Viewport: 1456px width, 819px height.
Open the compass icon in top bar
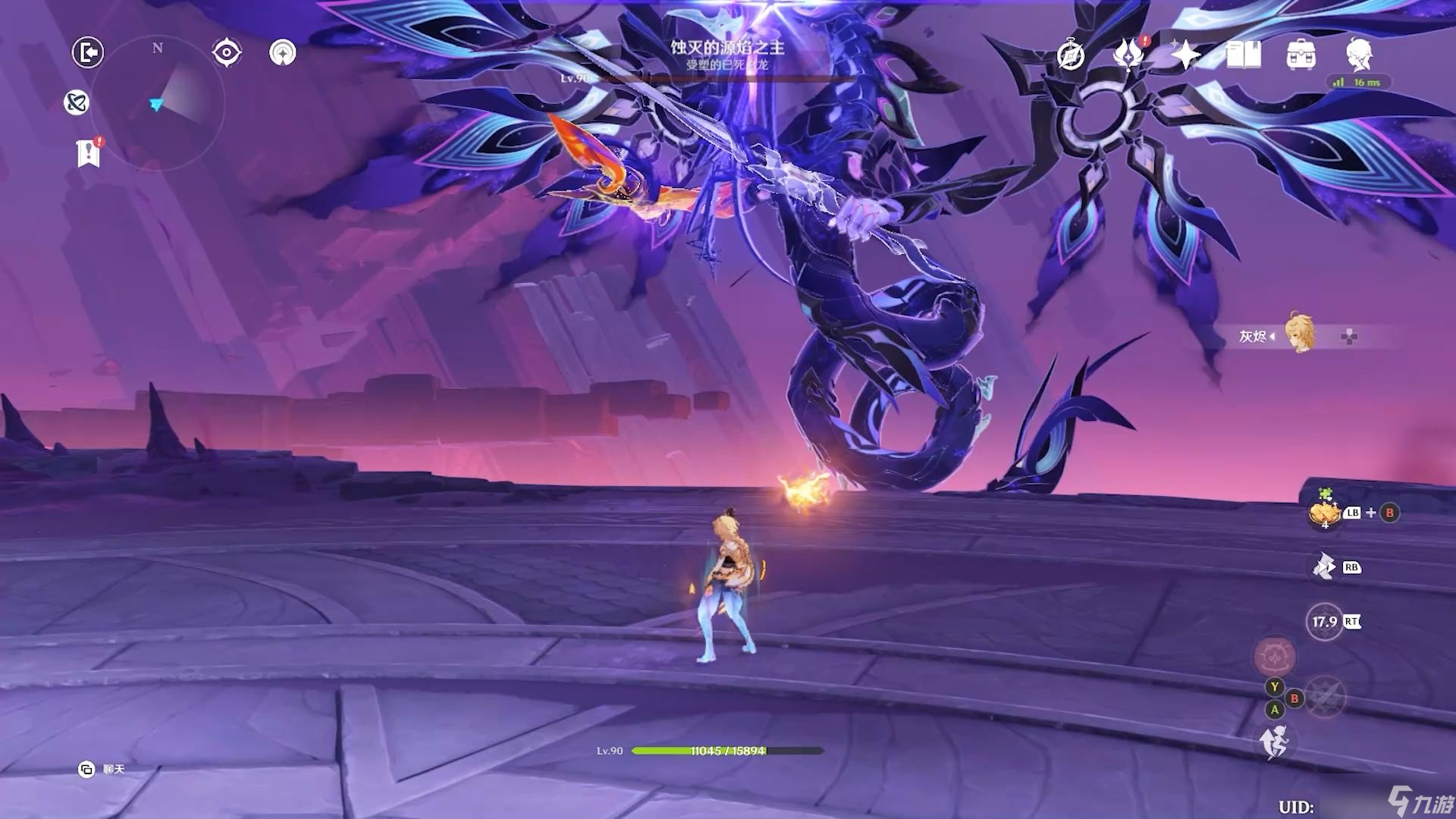(x=1071, y=55)
